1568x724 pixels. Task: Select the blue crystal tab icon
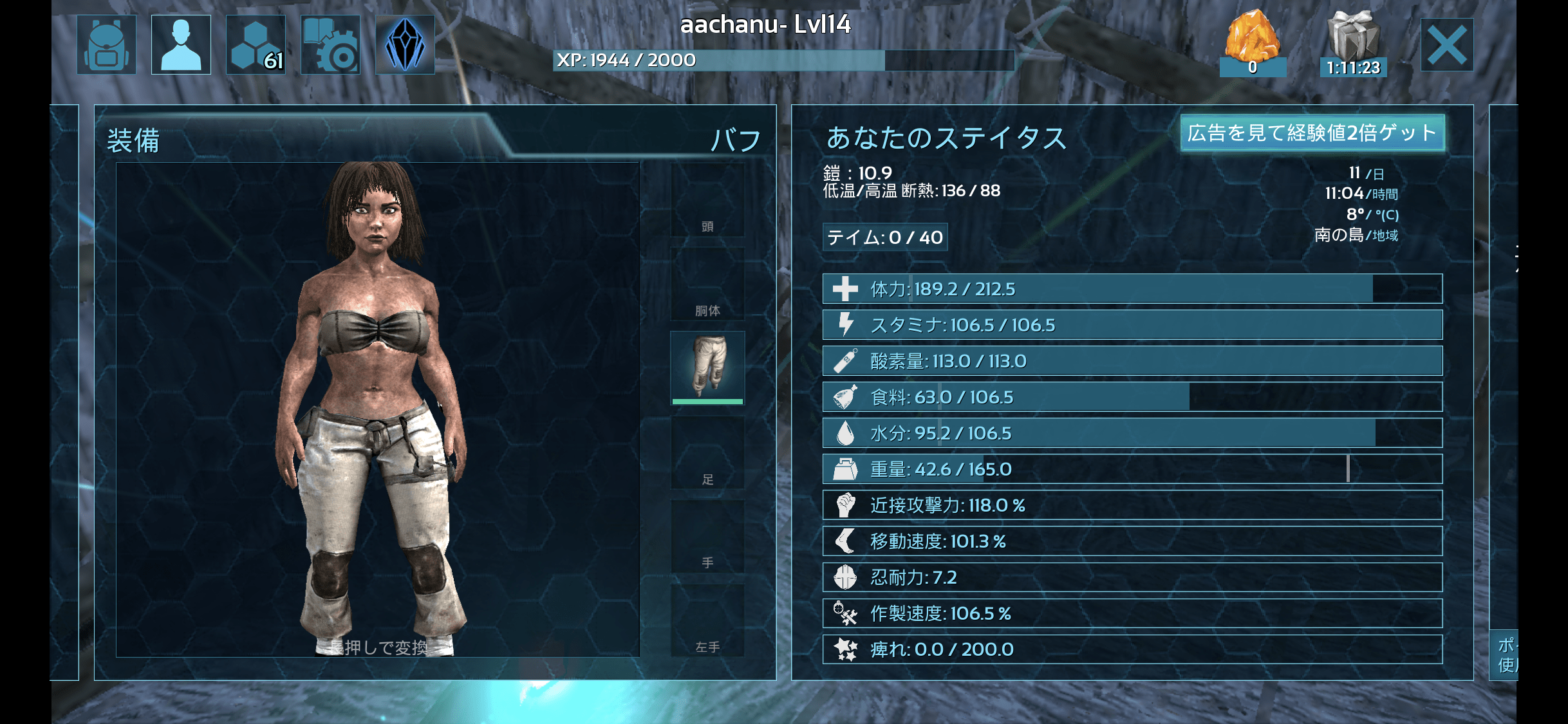pyautogui.click(x=405, y=45)
